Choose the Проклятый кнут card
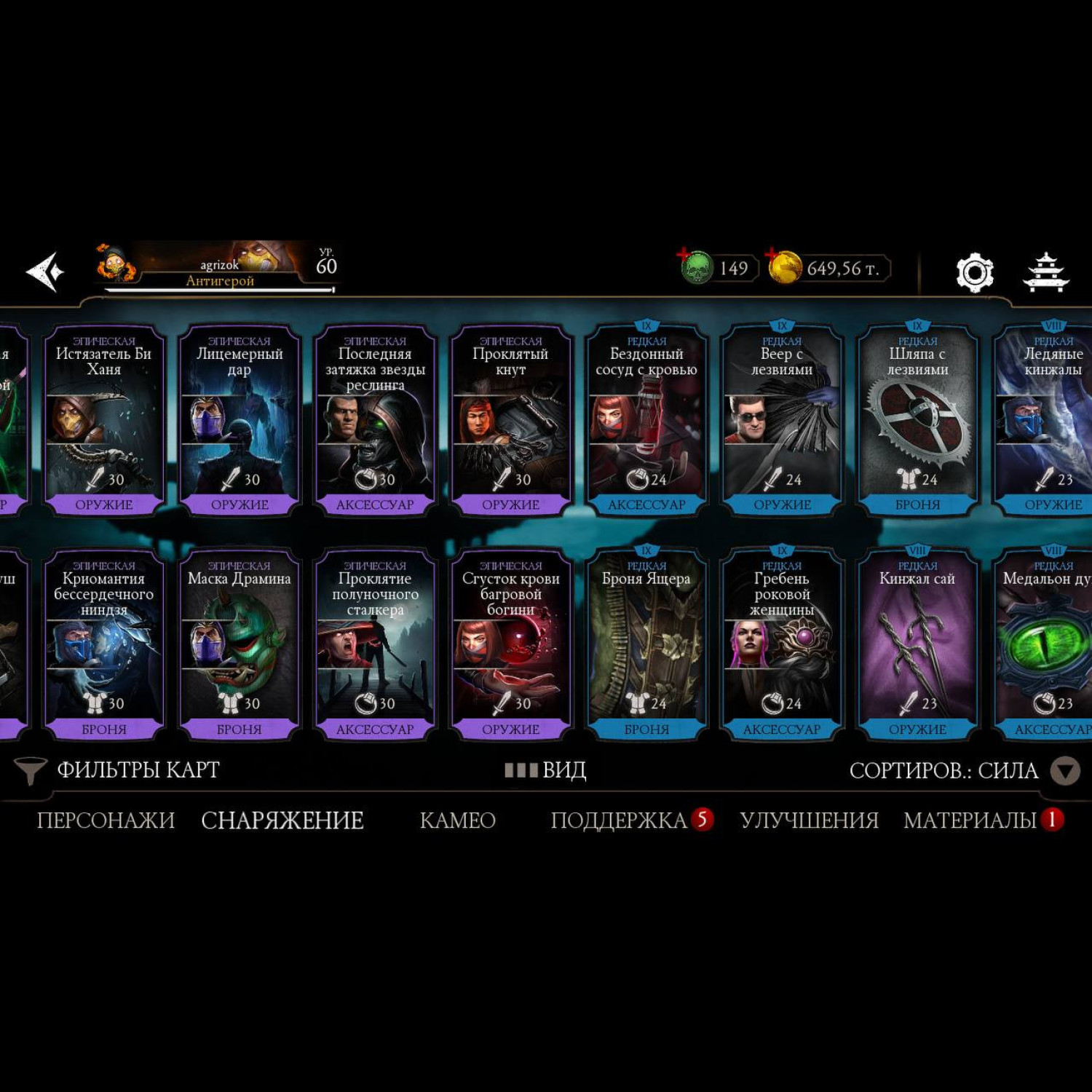 pyautogui.click(x=510, y=420)
